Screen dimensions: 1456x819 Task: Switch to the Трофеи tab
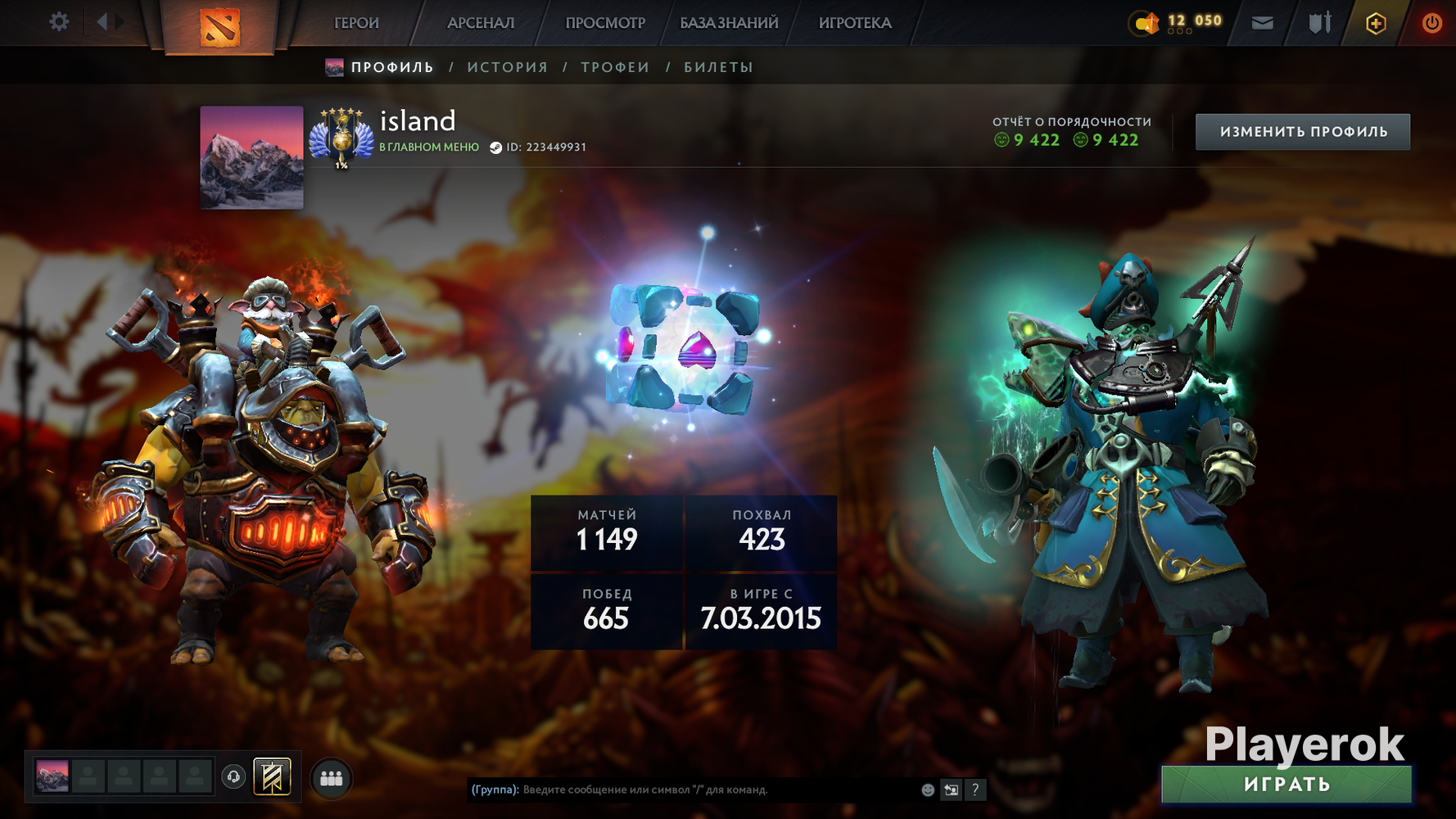click(x=615, y=67)
